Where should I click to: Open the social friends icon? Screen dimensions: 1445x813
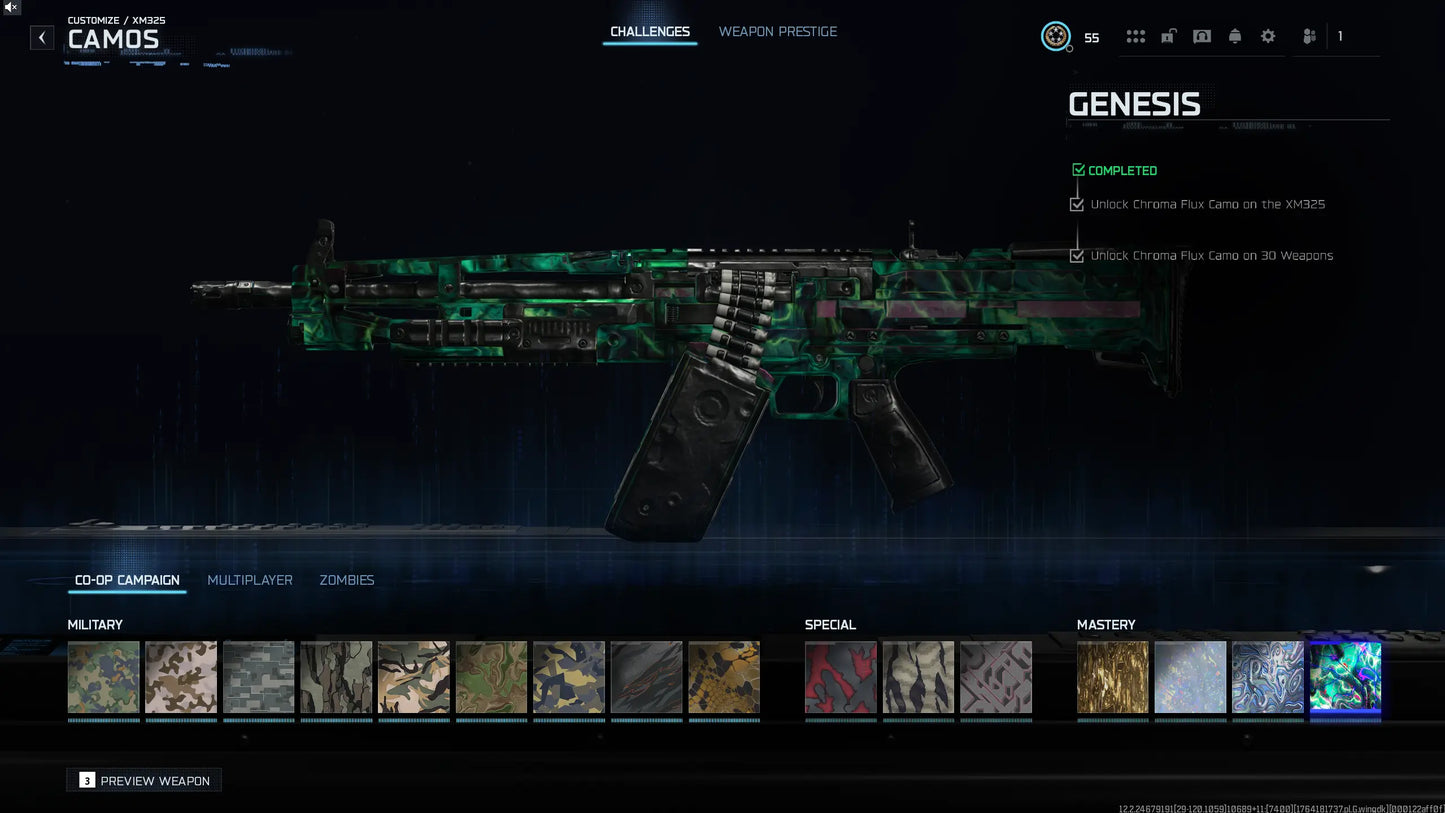pyautogui.click(x=1308, y=36)
